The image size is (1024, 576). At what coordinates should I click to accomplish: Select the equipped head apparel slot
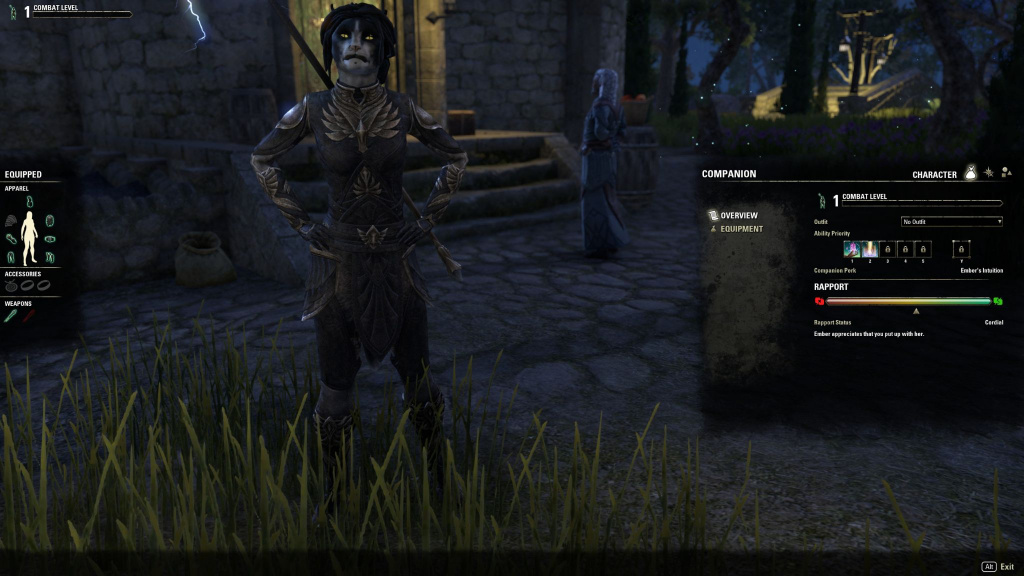[x=29, y=201]
